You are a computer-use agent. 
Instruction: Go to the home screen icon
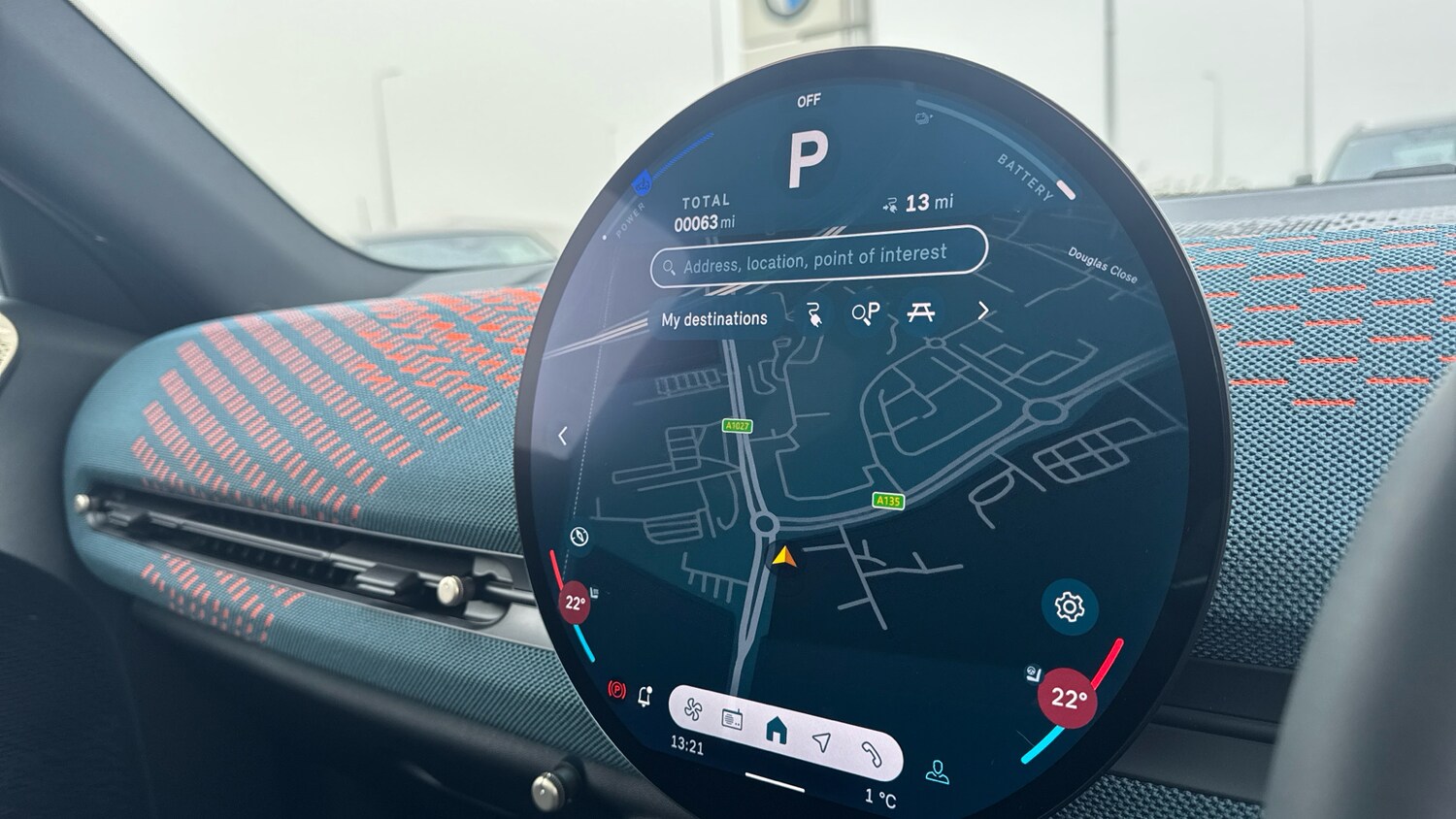click(777, 730)
